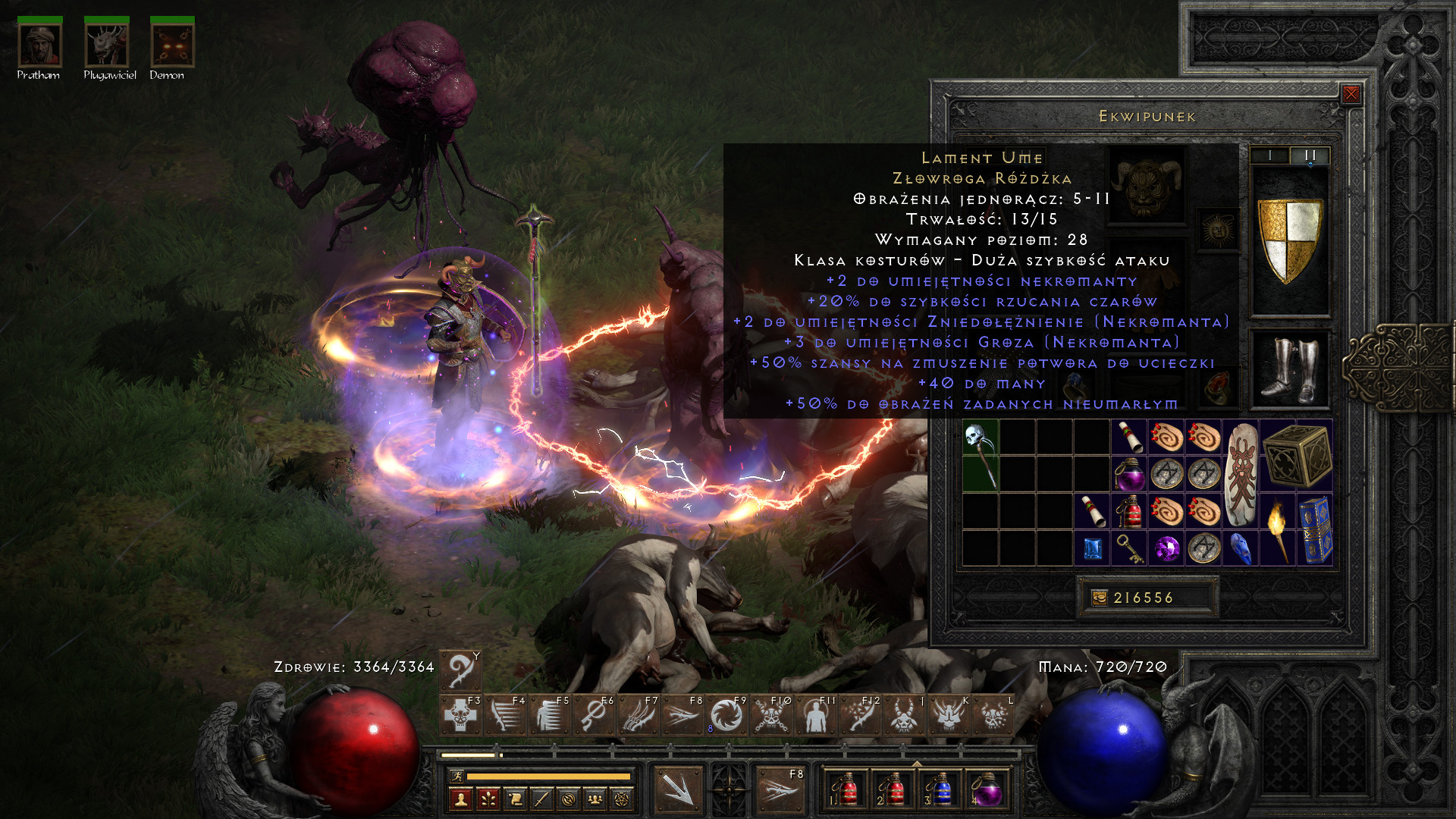Pick up the purple amethyst gem
Image resolution: width=1456 pixels, height=819 pixels.
(1166, 548)
